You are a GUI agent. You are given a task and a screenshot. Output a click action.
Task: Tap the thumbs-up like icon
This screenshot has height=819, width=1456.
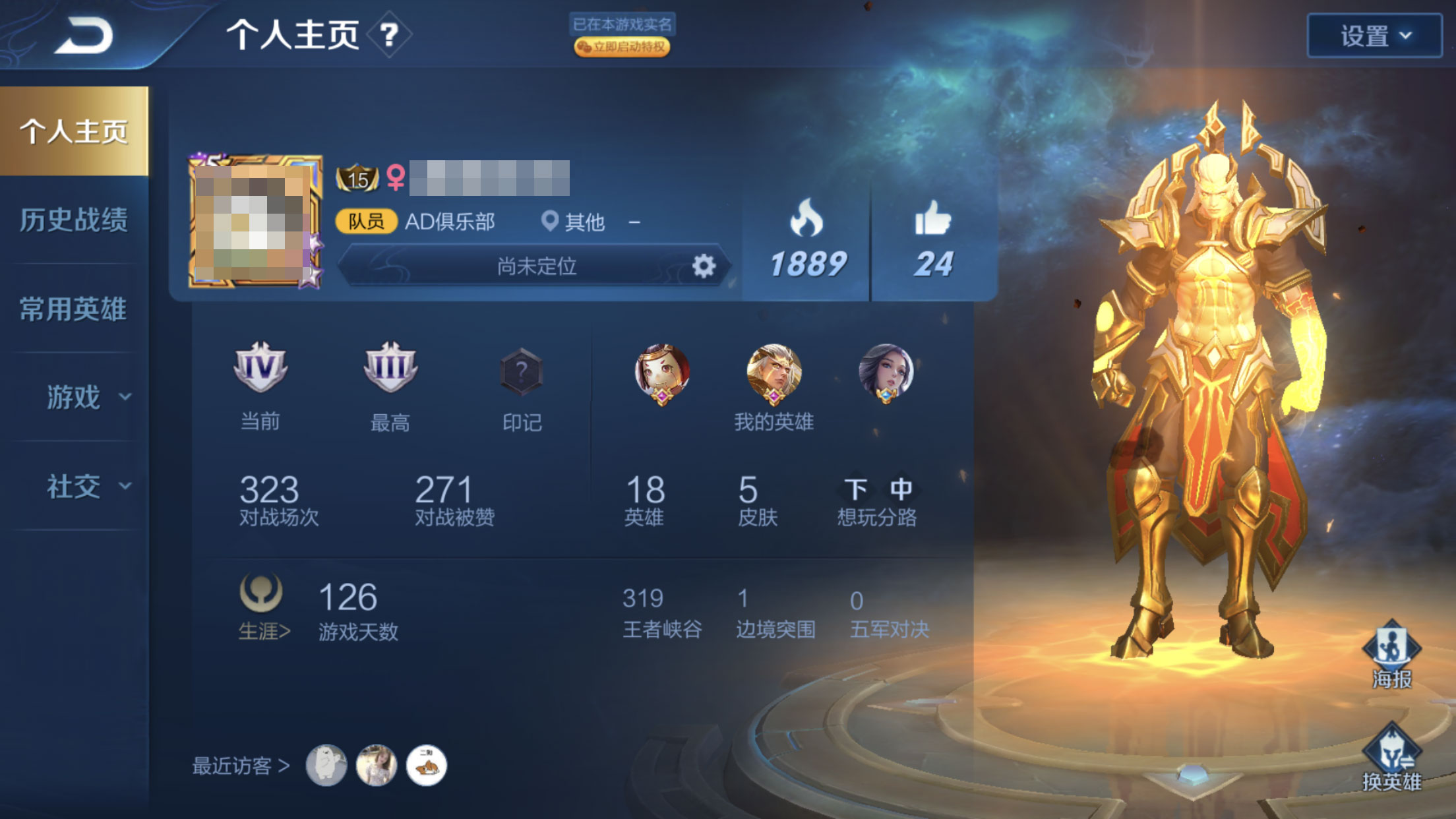pos(933,219)
